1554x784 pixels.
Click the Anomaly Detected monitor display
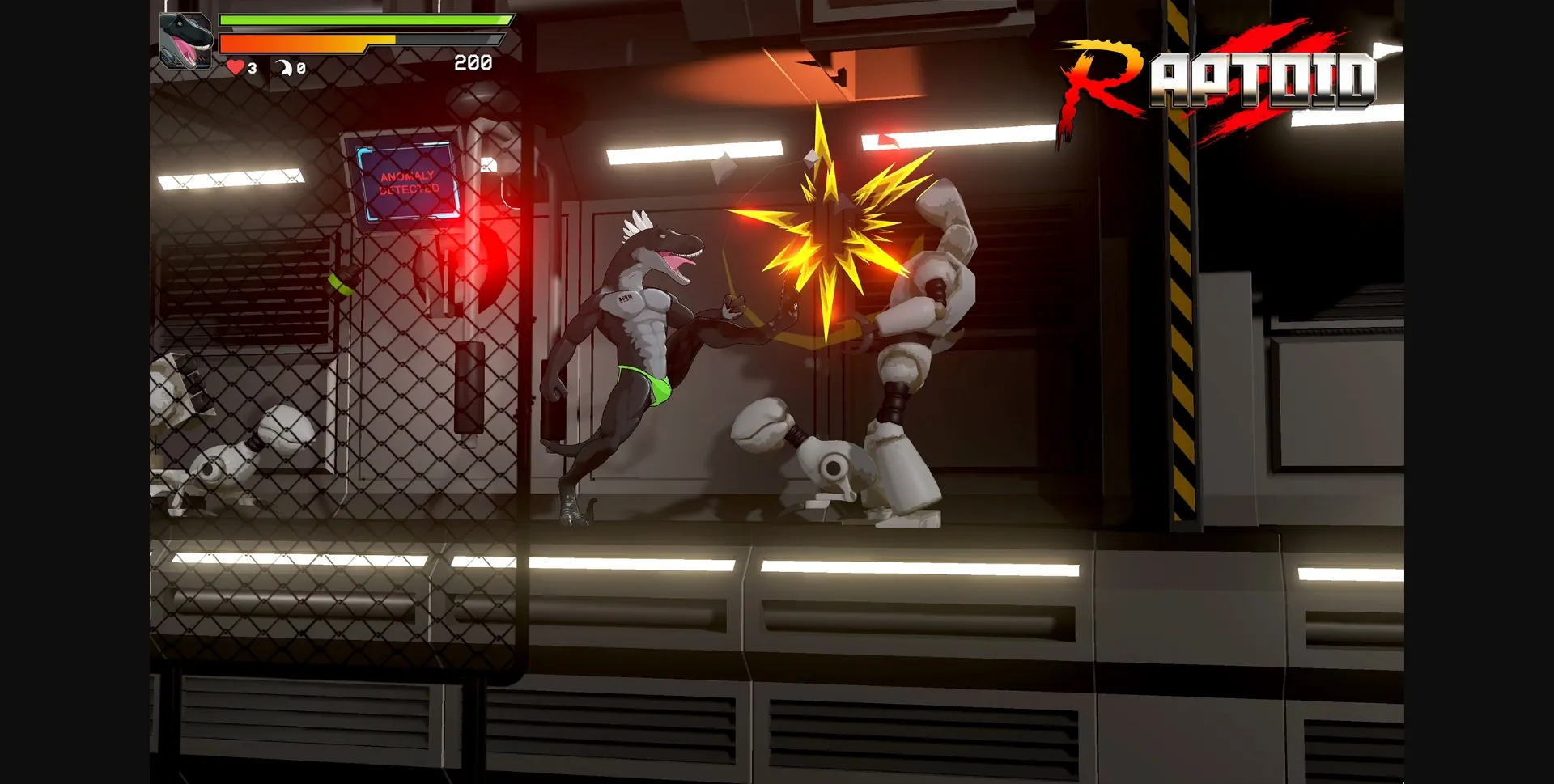(x=408, y=183)
